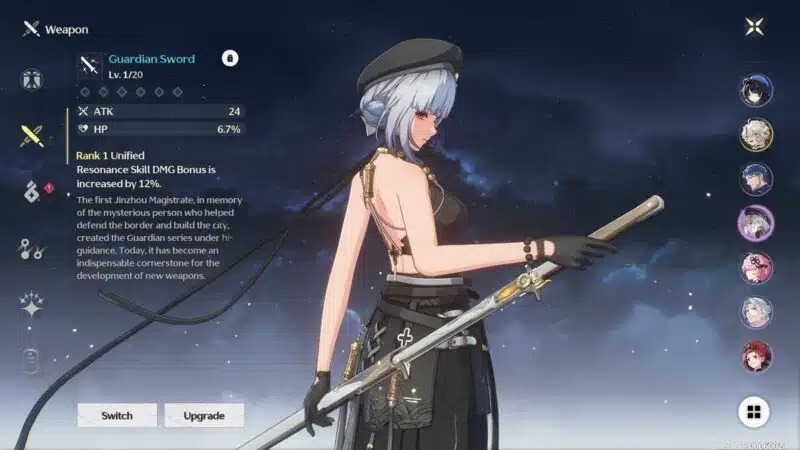Viewport: 800px width, 450px height.
Task: Show the sparkling stars Resonance Chain tab
Action: tap(31, 305)
